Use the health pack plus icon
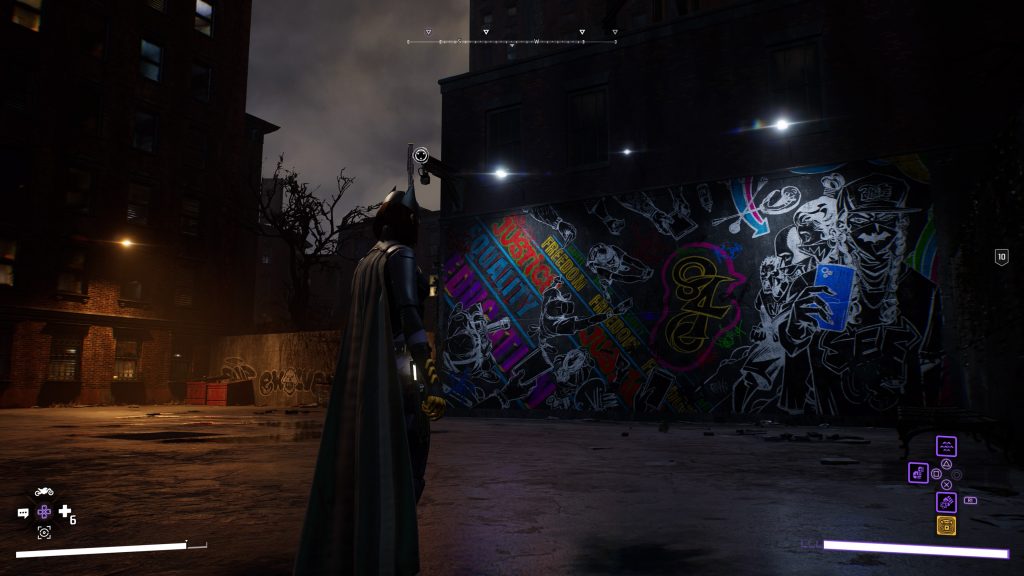This screenshot has width=1024, height=576. (65, 512)
